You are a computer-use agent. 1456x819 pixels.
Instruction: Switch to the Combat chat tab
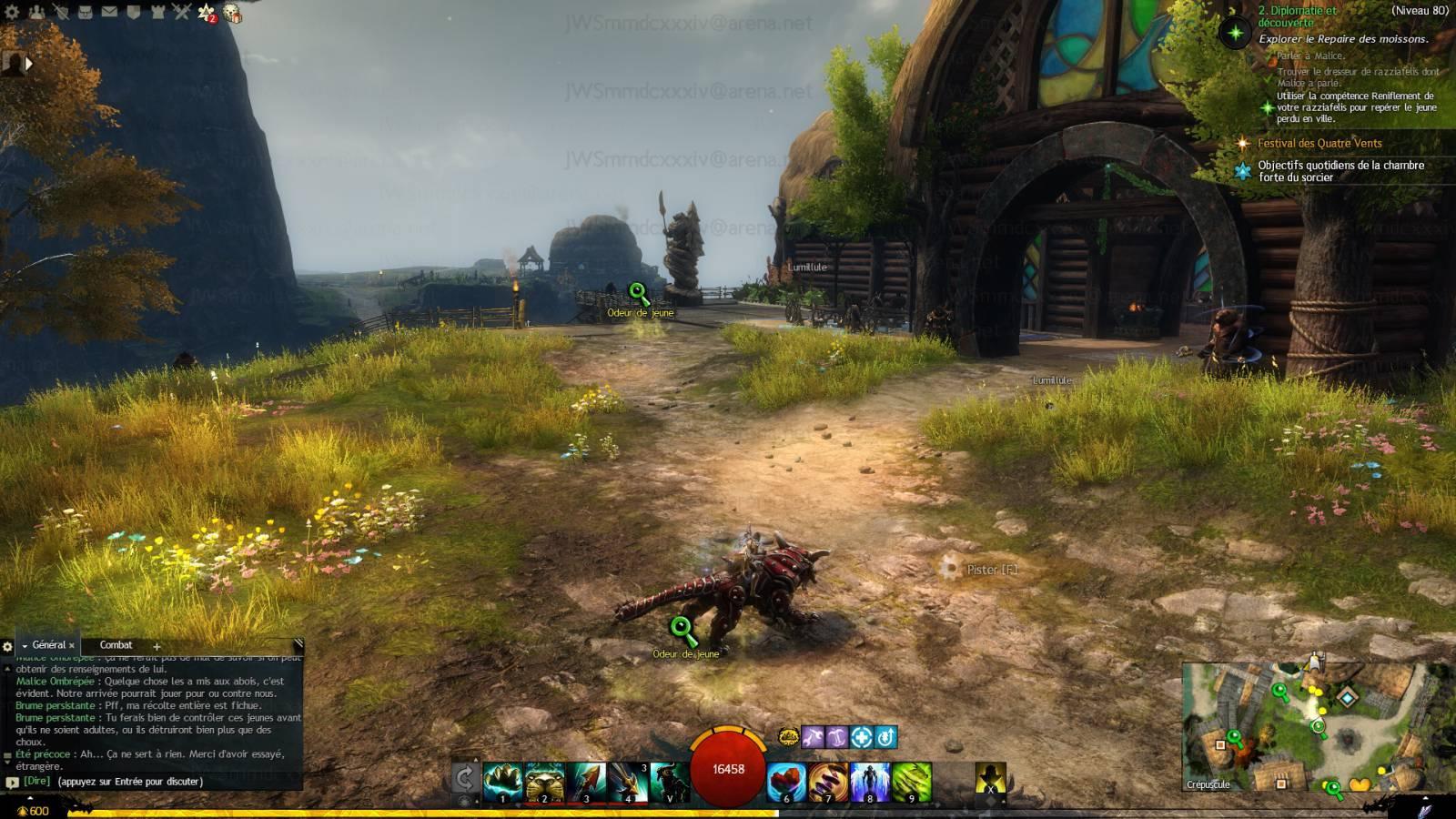pyautogui.click(x=116, y=645)
